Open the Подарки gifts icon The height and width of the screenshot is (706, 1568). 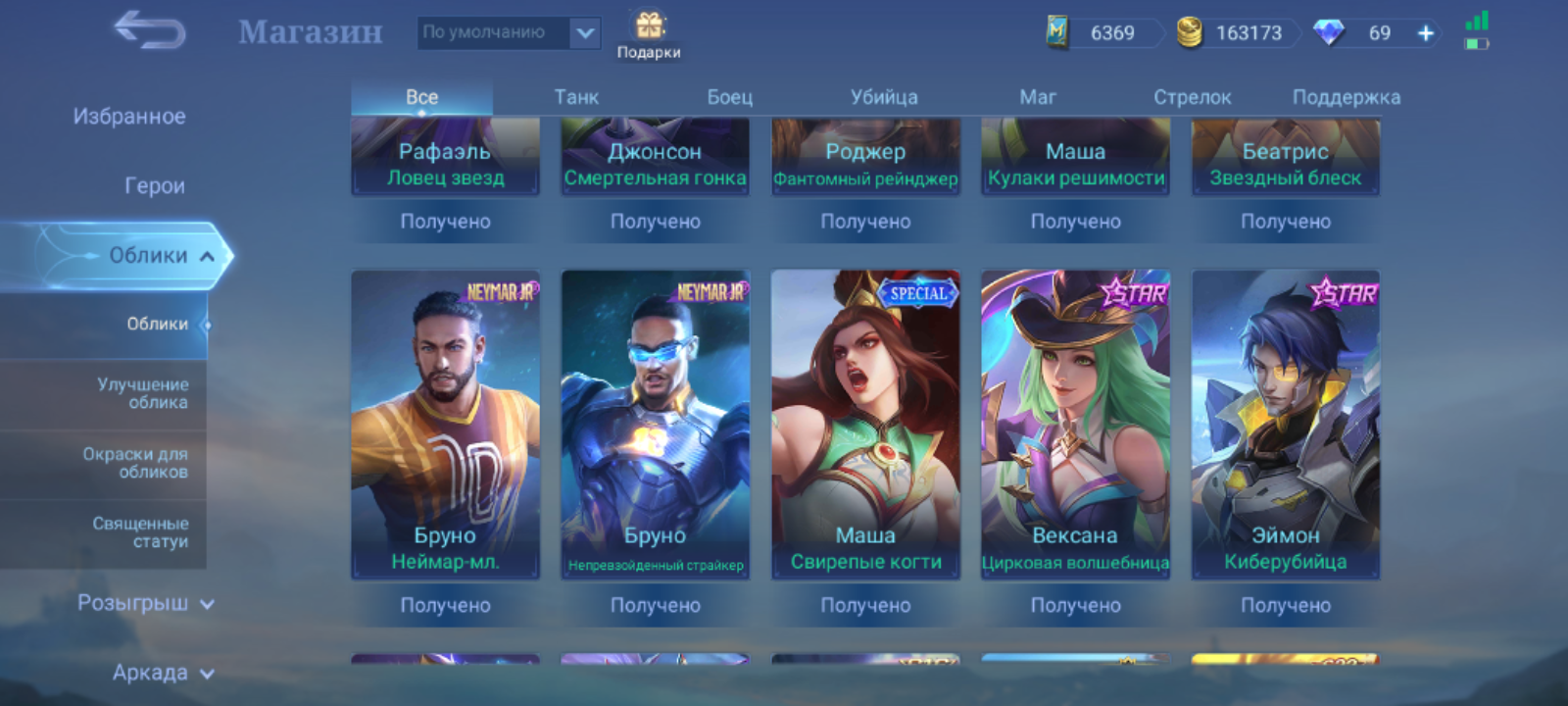[649, 35]
